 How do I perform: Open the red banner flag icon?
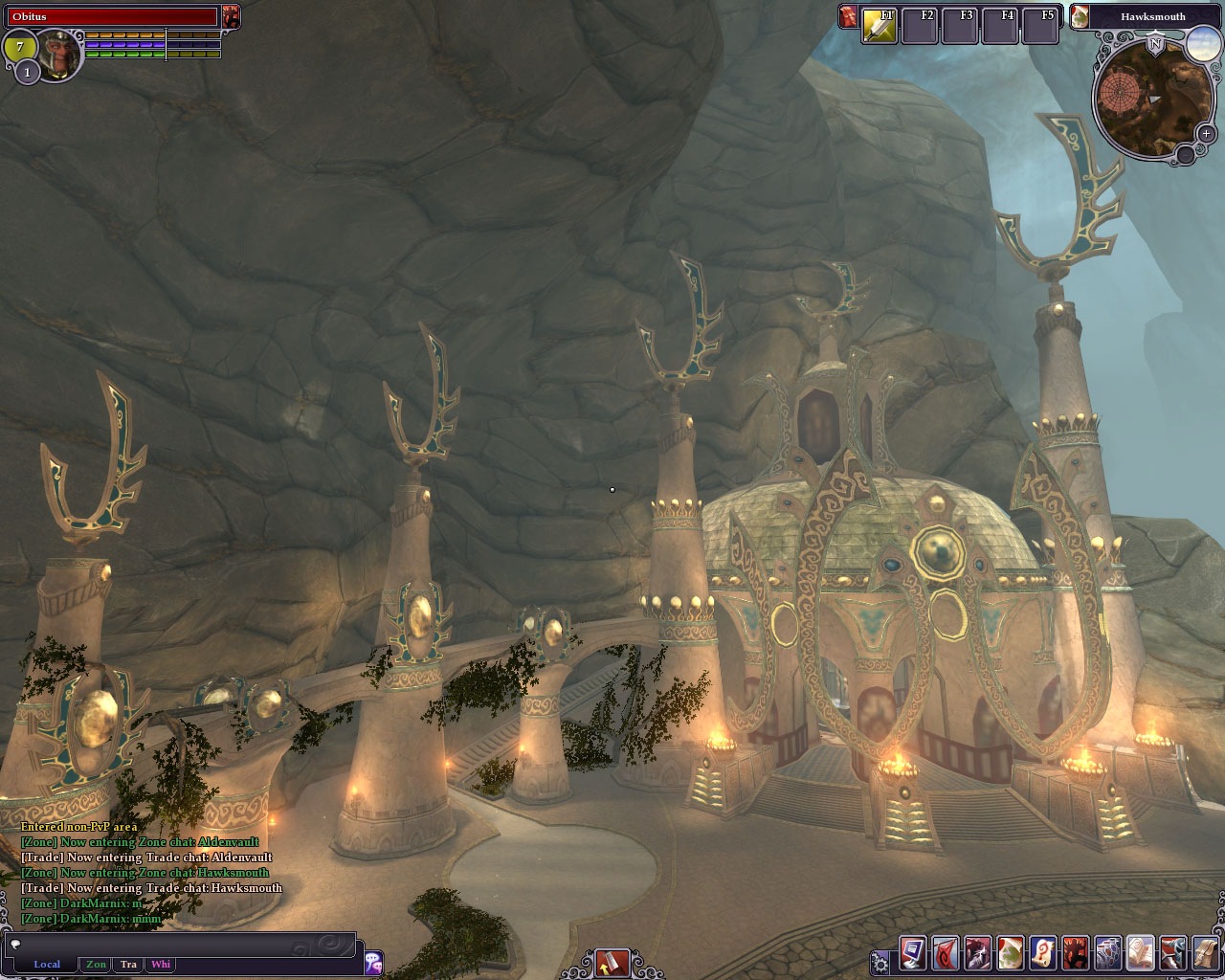pyautogui.click(x=946, y=954)
